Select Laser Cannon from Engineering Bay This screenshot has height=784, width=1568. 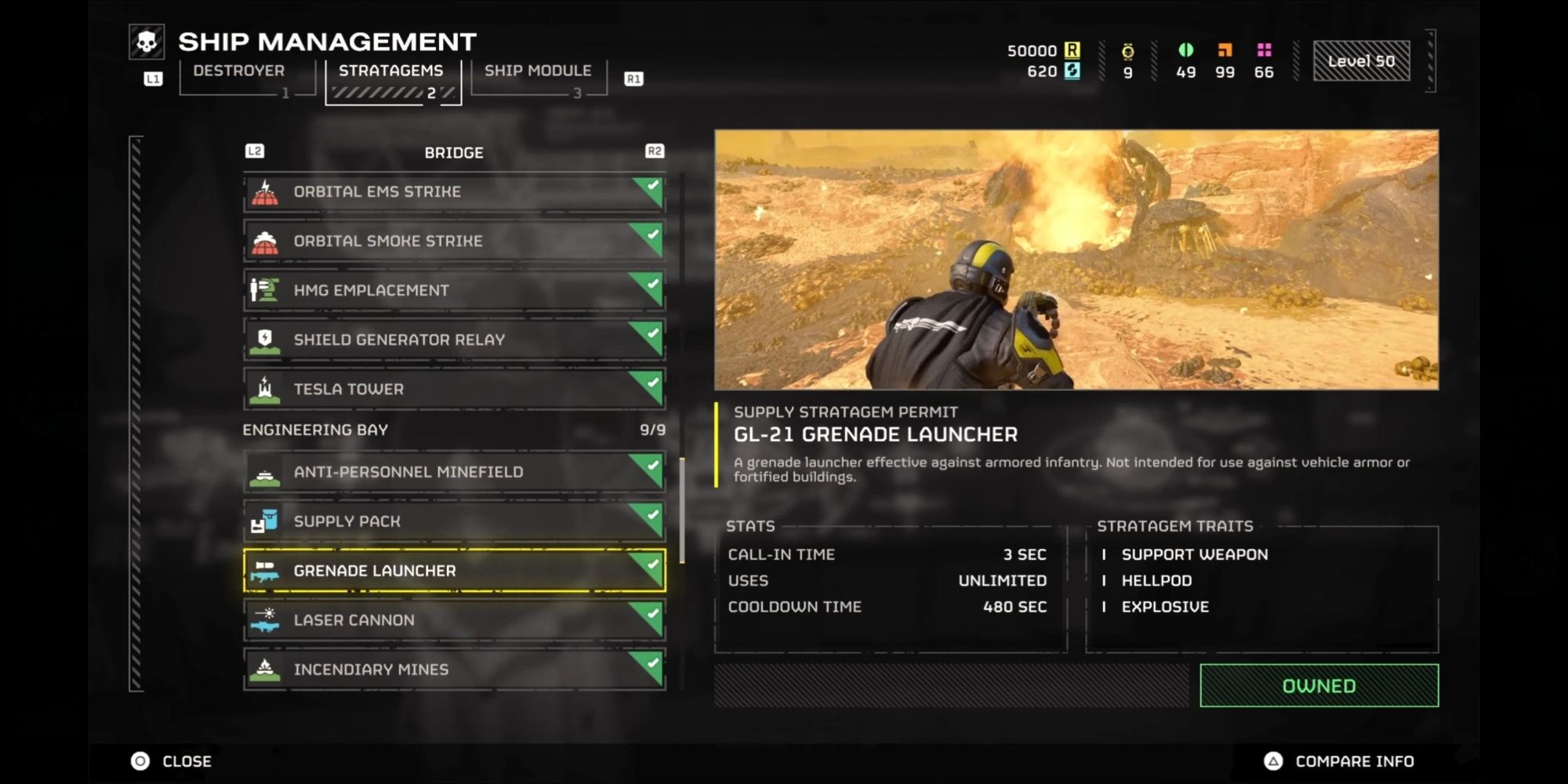point(454,620)
